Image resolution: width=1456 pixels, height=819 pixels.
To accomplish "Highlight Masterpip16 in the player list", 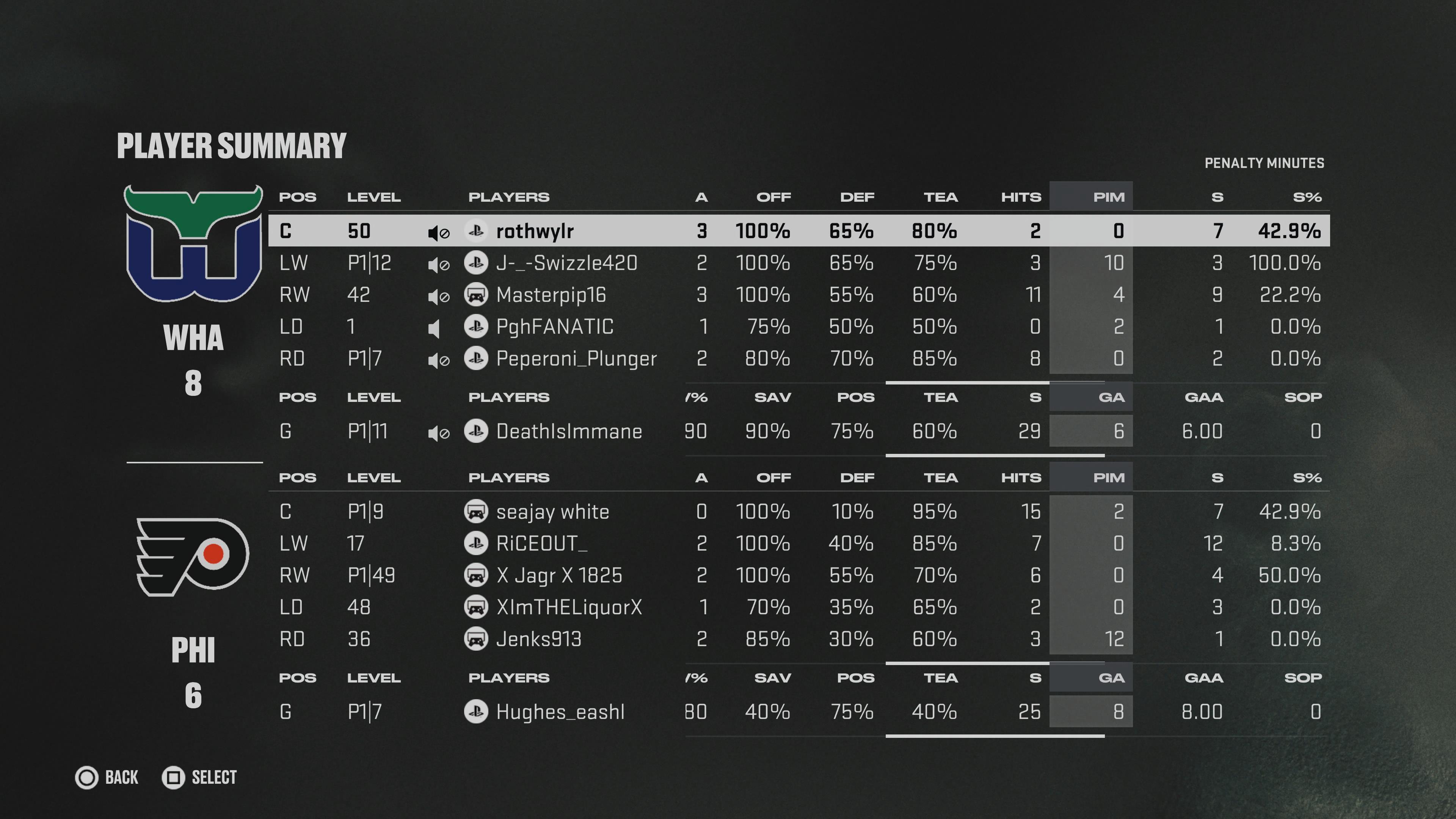I will click(x=551, y=295).
